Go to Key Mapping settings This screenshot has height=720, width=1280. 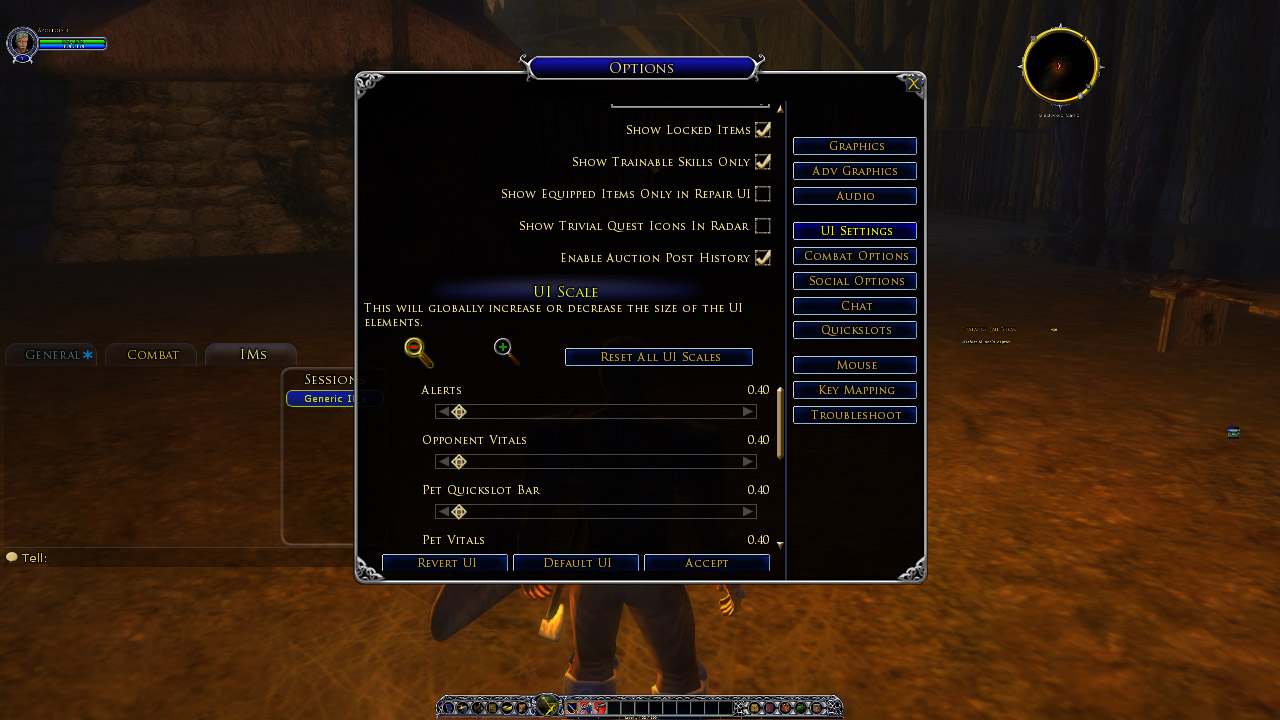coord(855,390)
